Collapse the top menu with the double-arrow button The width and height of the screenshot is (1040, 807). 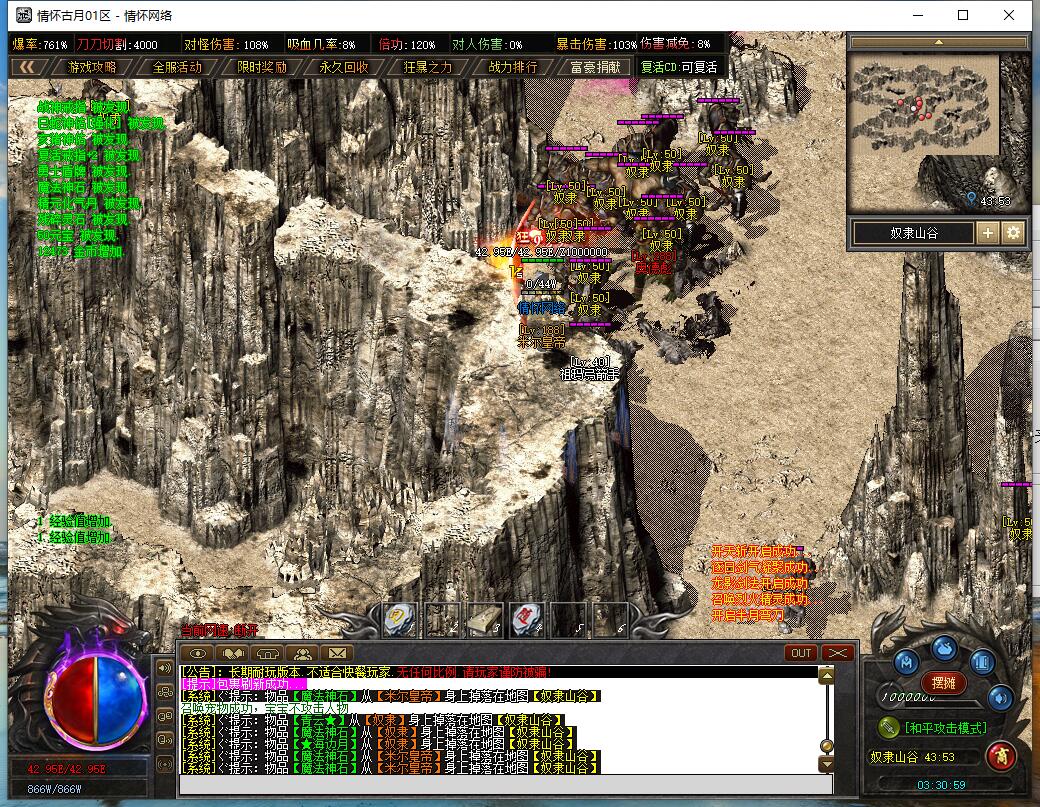click(x=27, y=67)
